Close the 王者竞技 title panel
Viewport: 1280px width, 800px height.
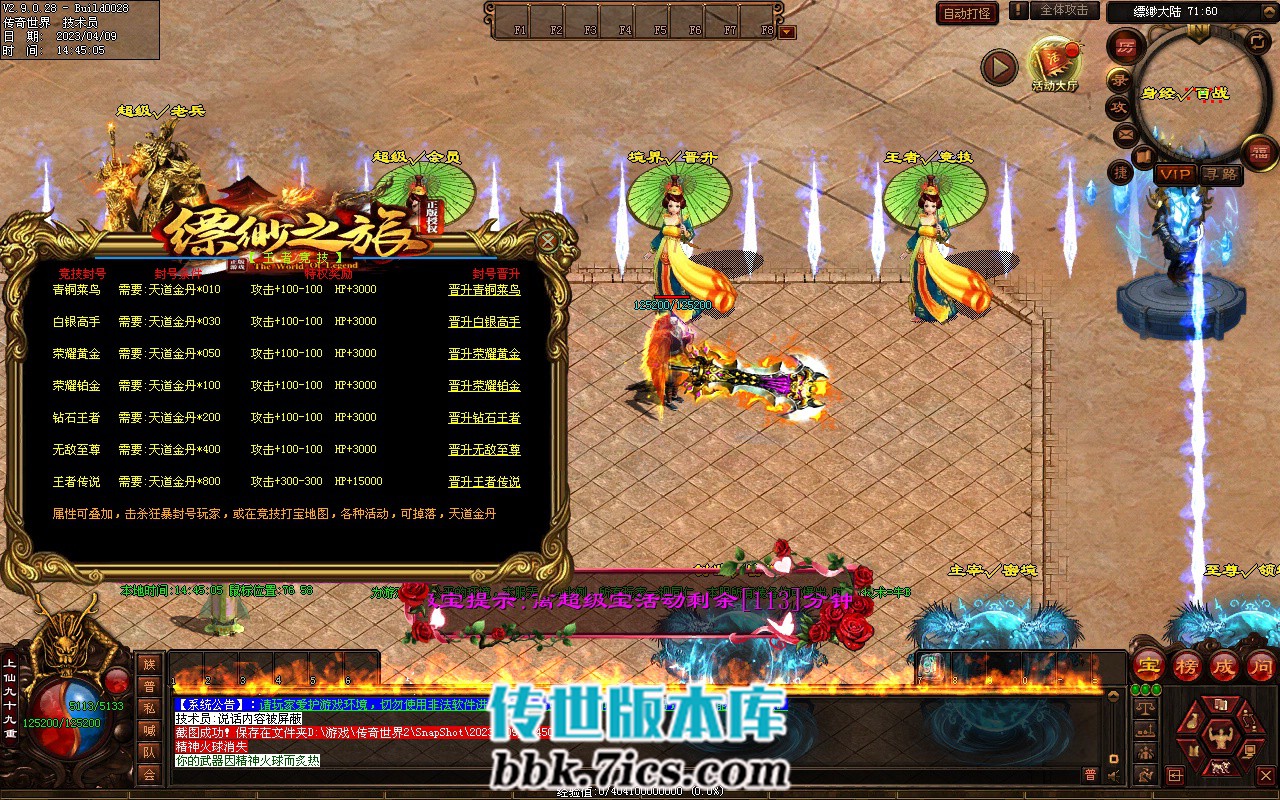547,241
